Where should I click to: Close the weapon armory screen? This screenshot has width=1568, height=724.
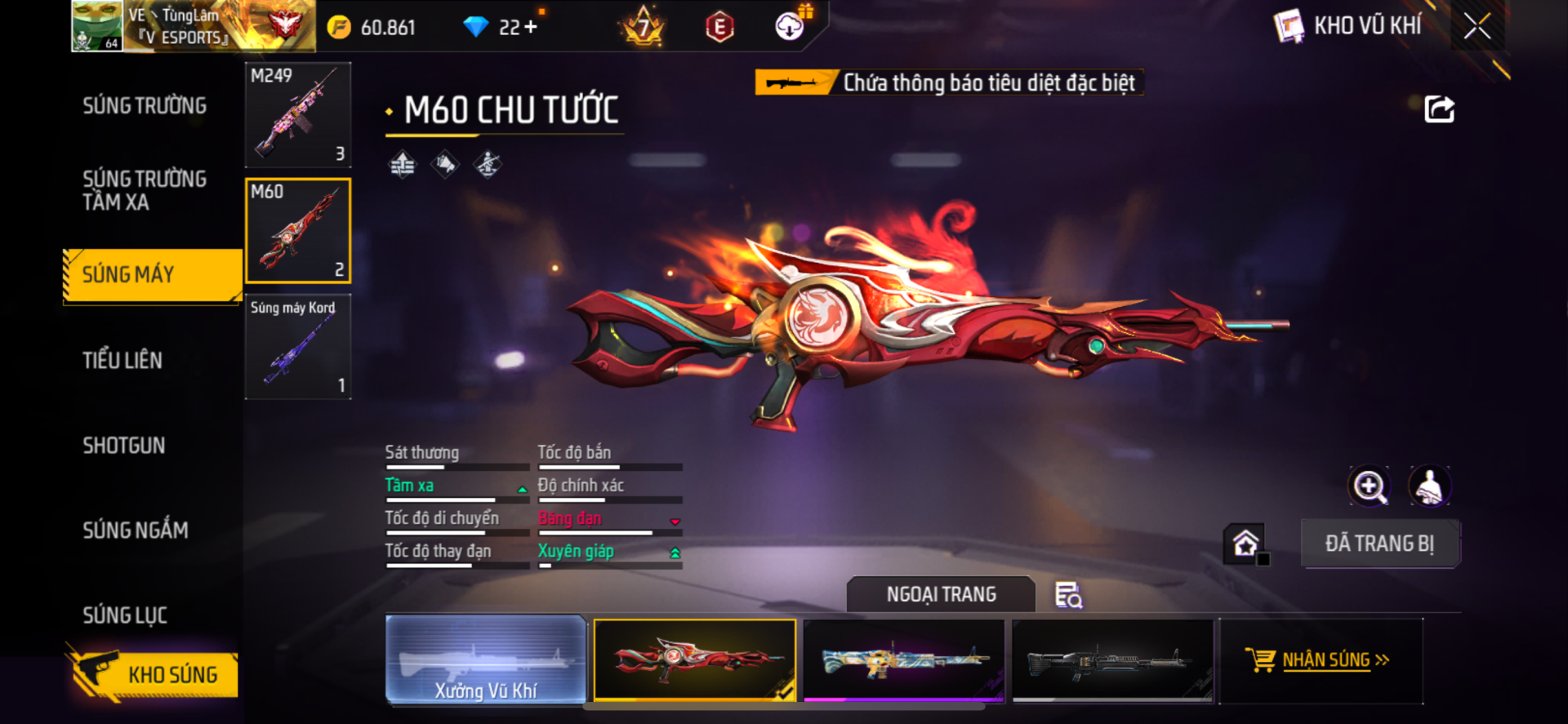tap(1477, 26)
